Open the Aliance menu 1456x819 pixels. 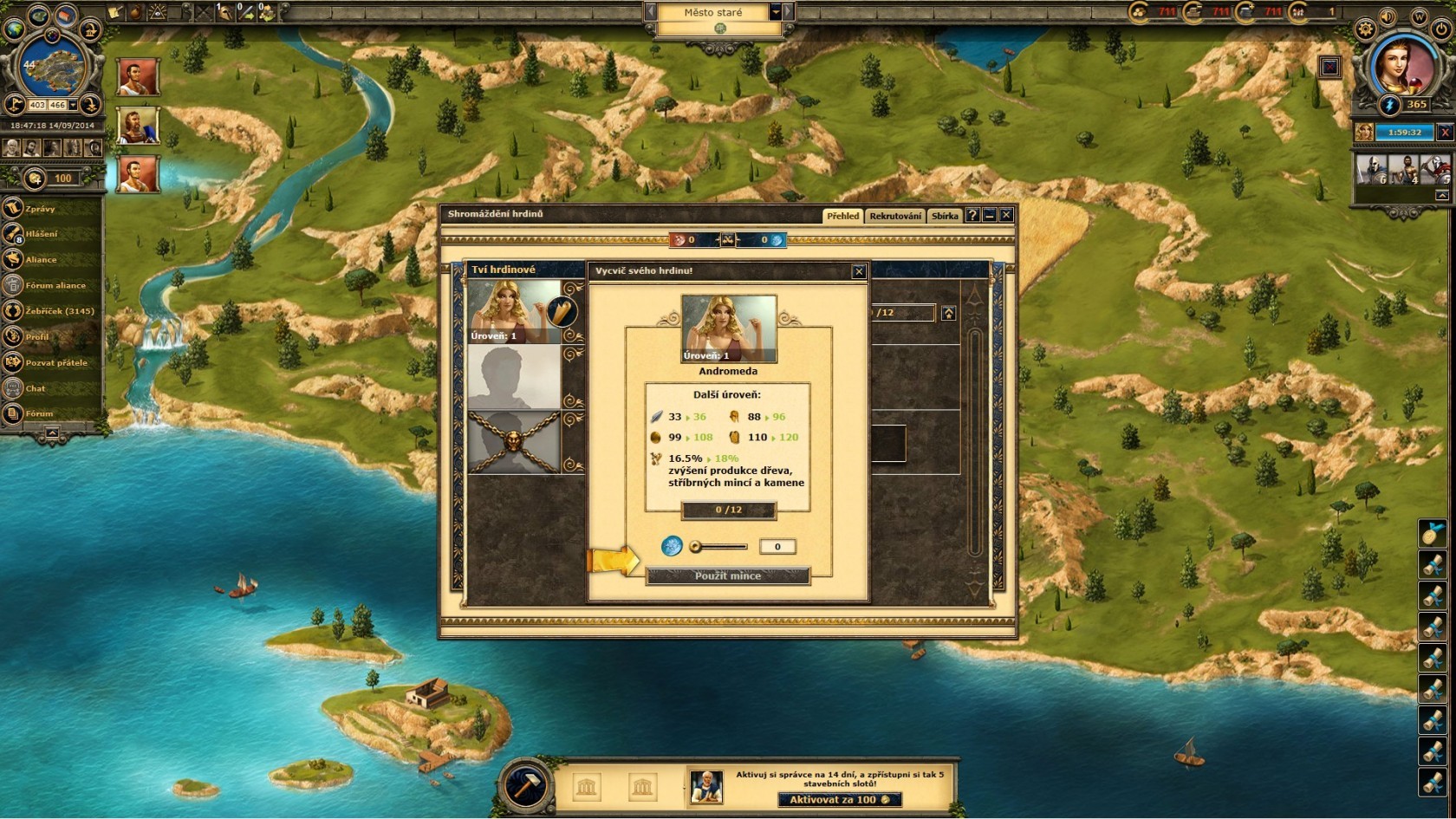point(40,259)
